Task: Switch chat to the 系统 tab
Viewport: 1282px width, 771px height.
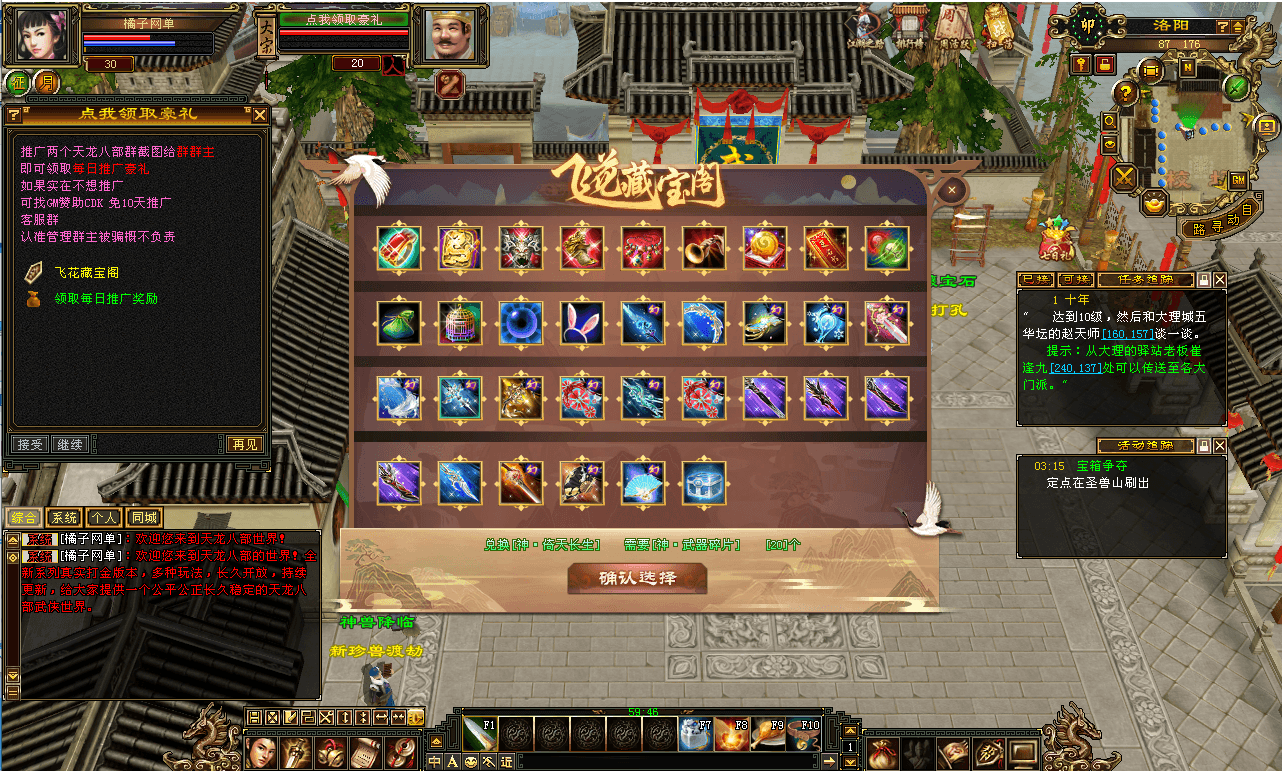Action: pyautogui.click(x=64, y=517)
